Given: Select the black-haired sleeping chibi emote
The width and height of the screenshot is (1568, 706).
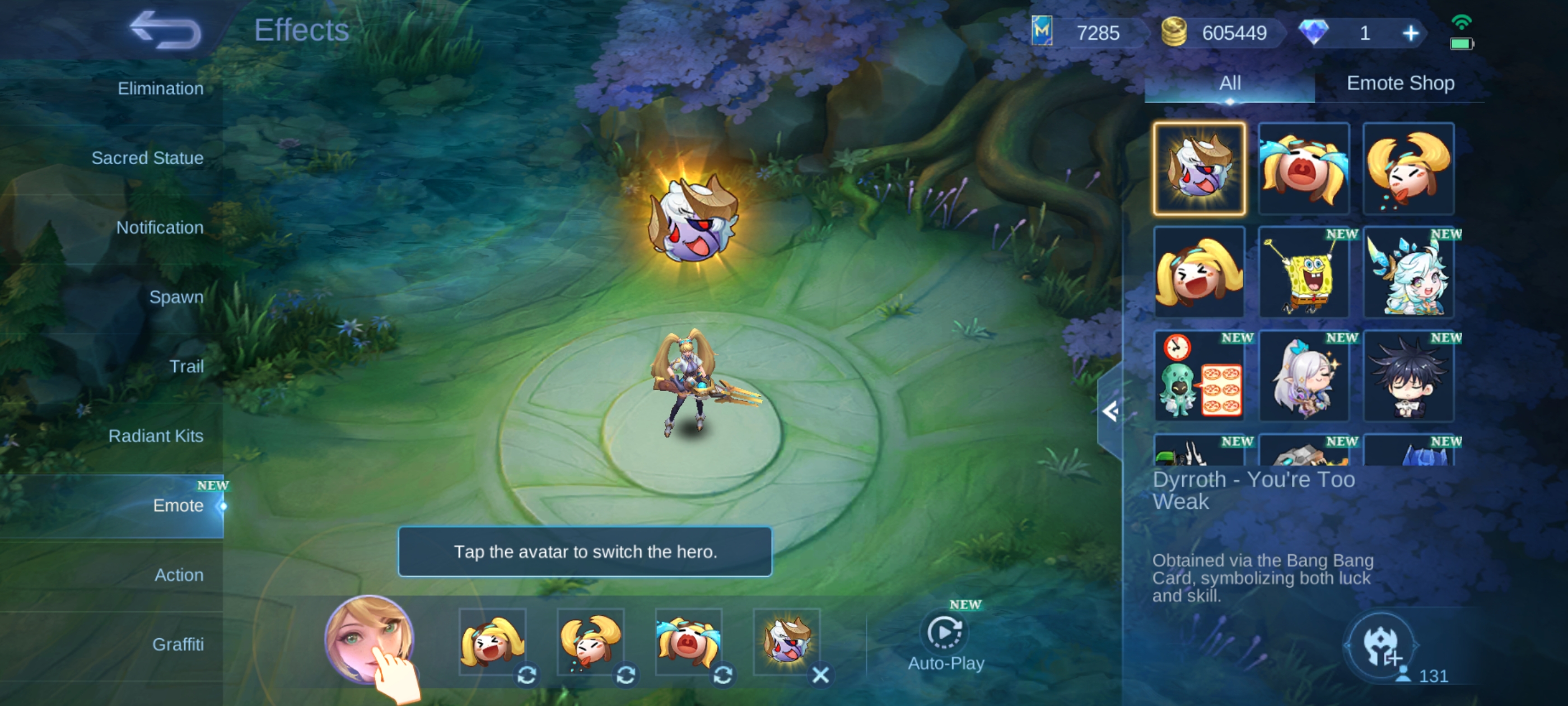Looking at the screenshot, I should pos(1408,377).
